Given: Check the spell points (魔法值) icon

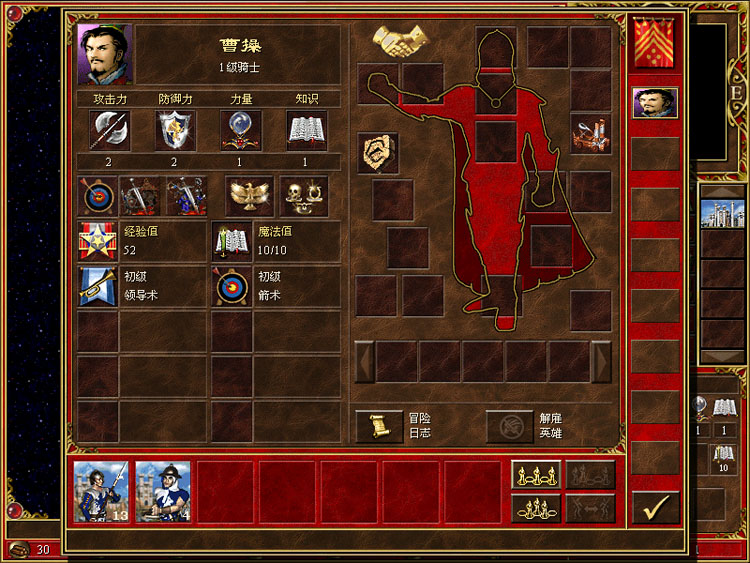Looking at the screenshot, I should pos(233,241).
